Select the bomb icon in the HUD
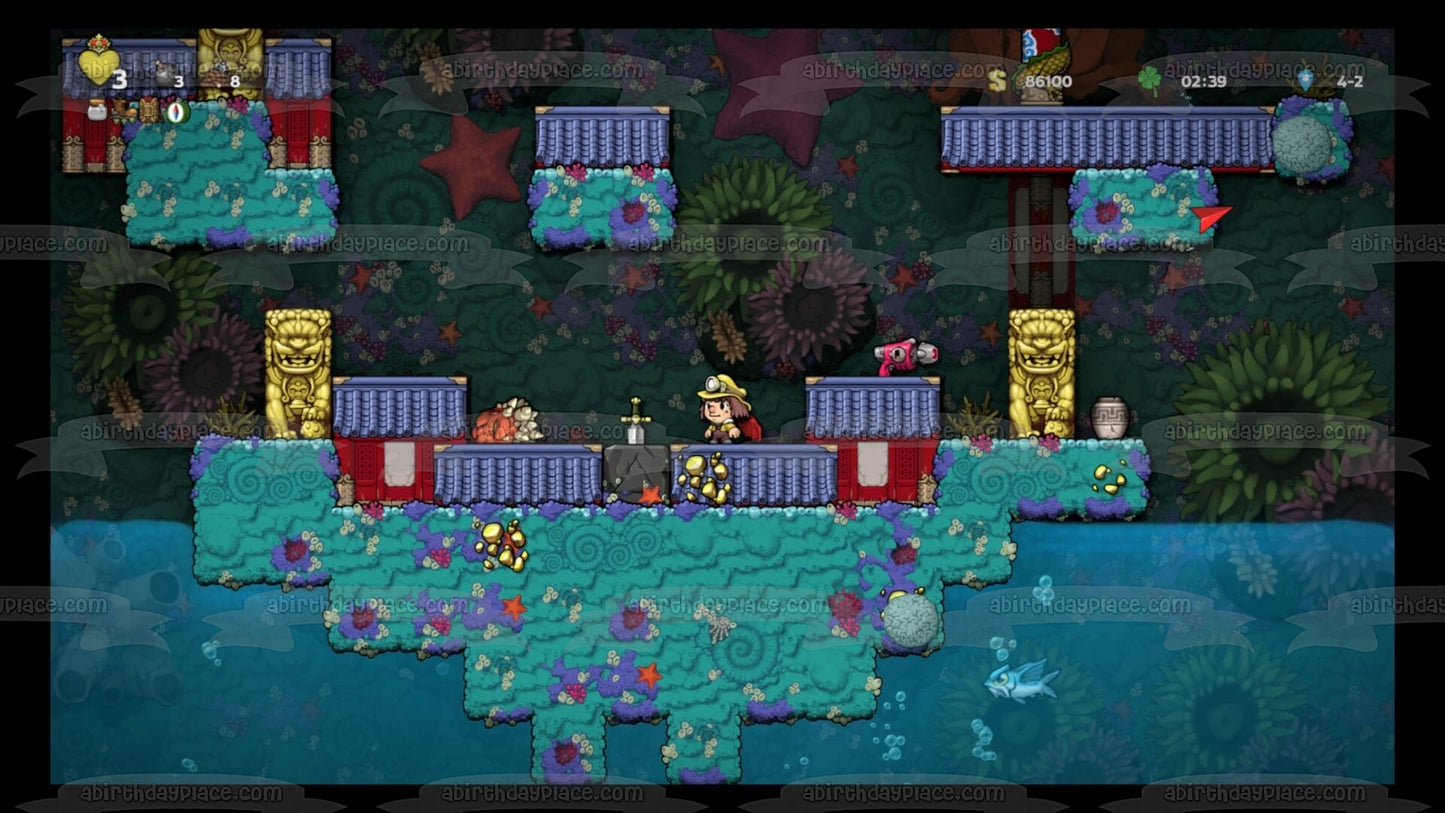The width and height of the screenshot is (1445, 813). [164, 74]
